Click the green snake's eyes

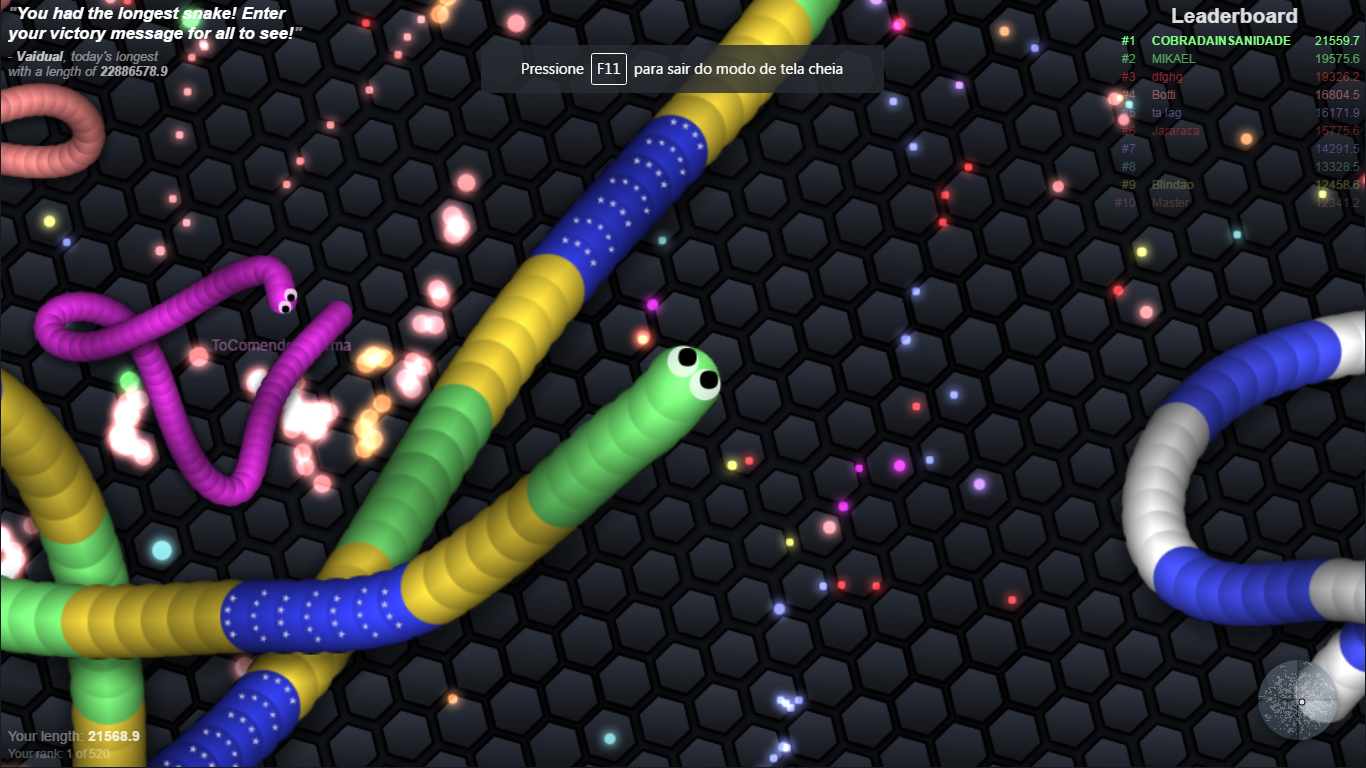click(697, 368)
